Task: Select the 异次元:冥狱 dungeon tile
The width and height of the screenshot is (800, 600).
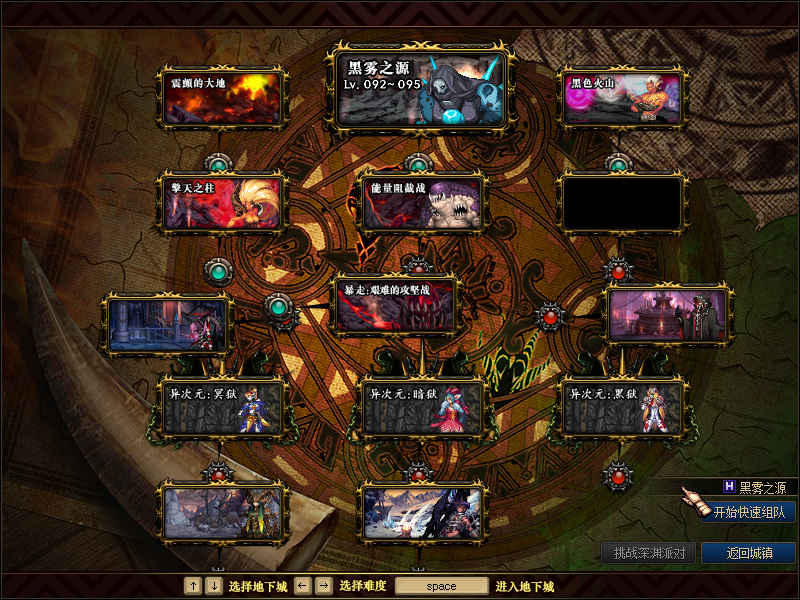Action: pos(222,409)
